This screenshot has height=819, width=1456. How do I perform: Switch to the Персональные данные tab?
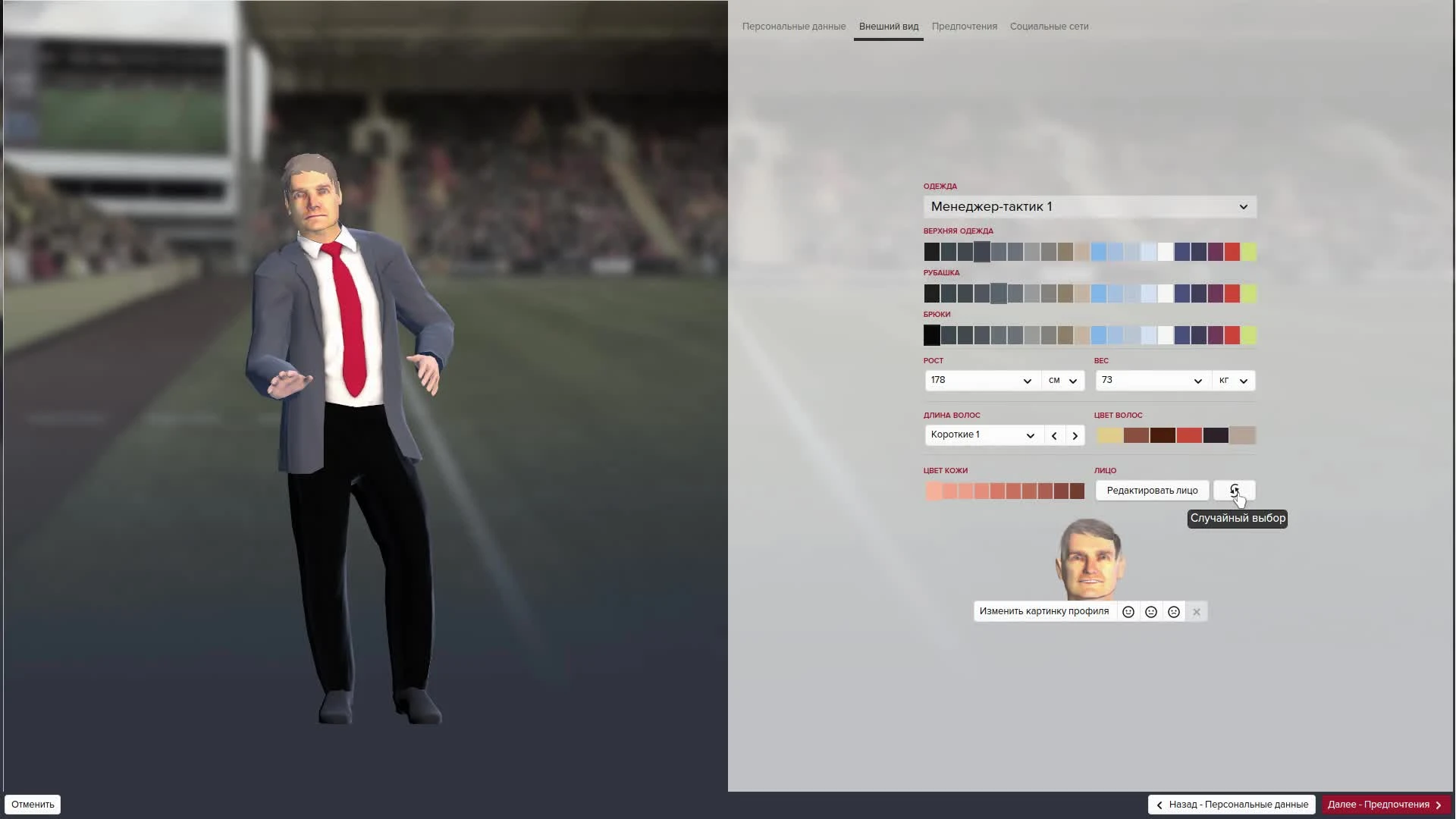point(793,27)
